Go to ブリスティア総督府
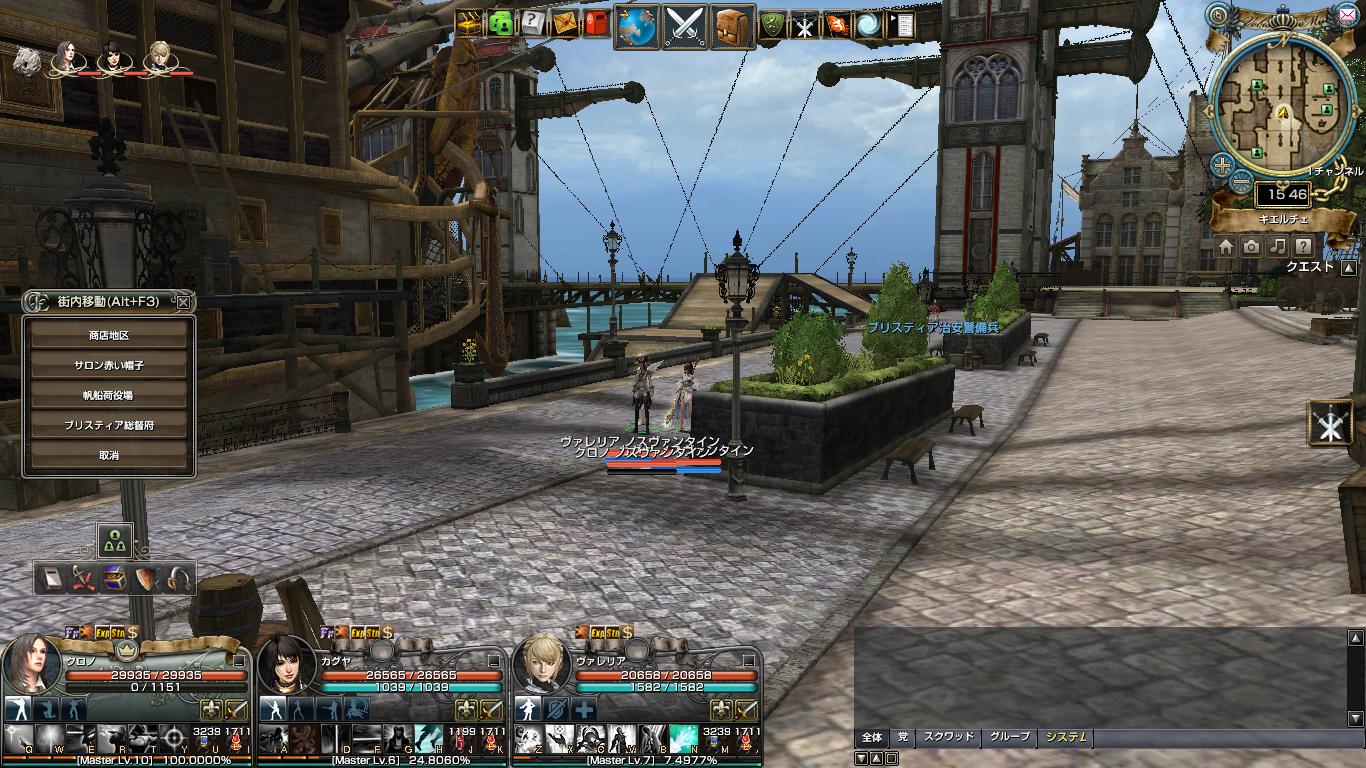 coord(109,426)
